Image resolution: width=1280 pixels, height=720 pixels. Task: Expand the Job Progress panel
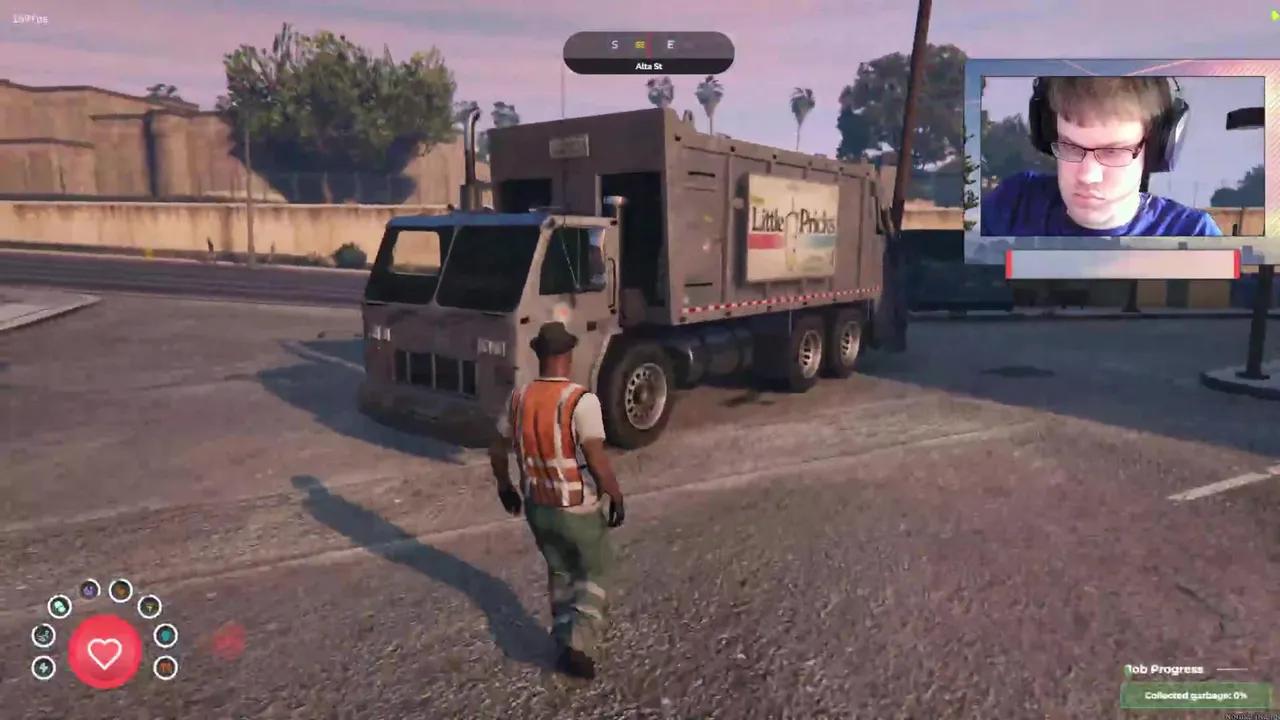click(x=1163, y=669)
